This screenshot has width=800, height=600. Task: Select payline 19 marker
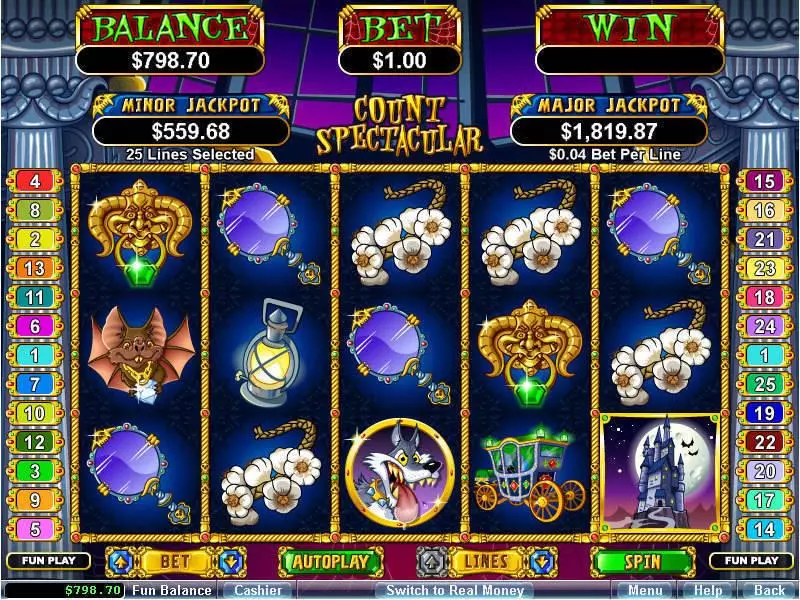(764, 413)
